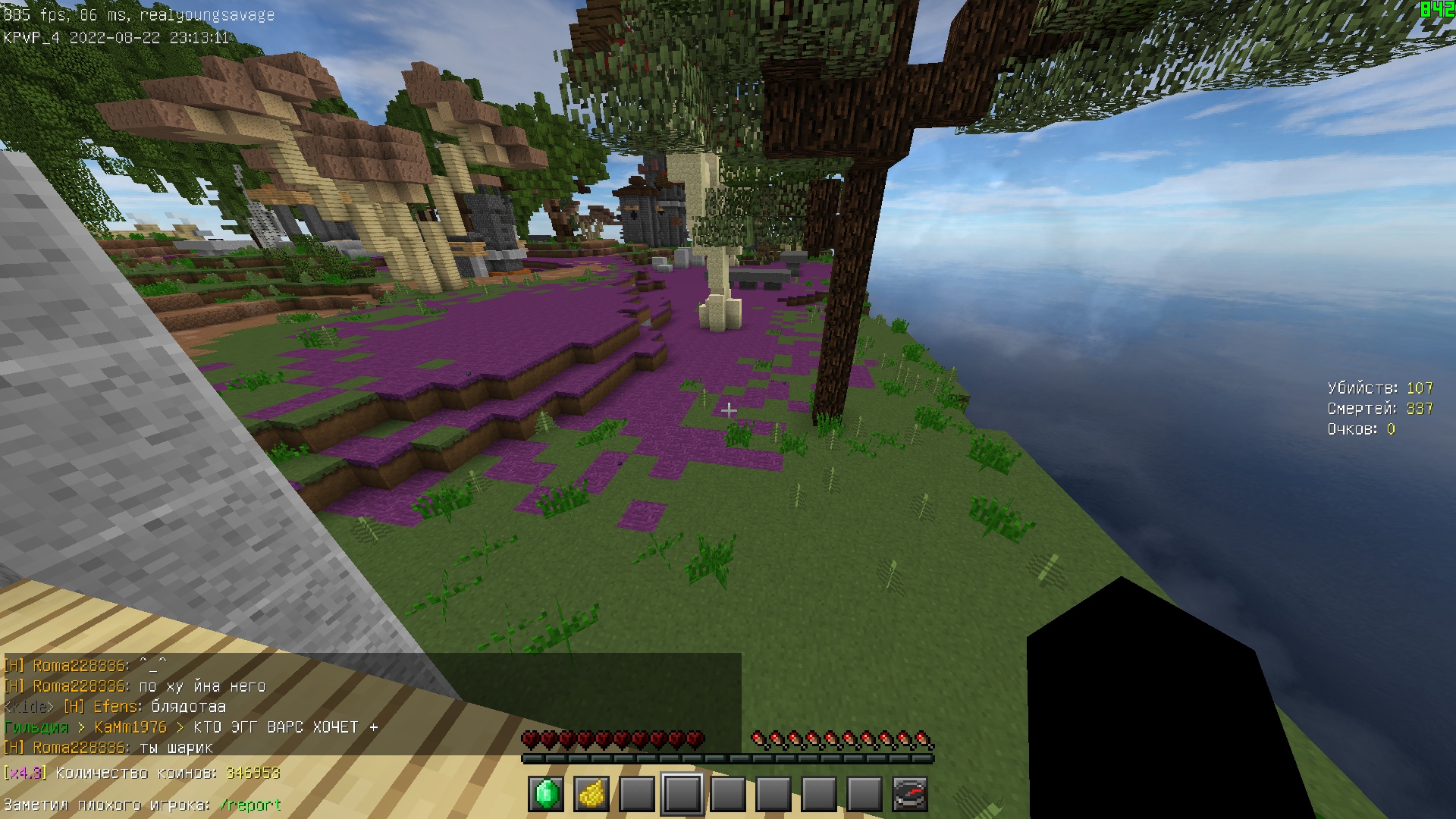
Task: Select the emerald hotbar slot
Action: (546, 794)
